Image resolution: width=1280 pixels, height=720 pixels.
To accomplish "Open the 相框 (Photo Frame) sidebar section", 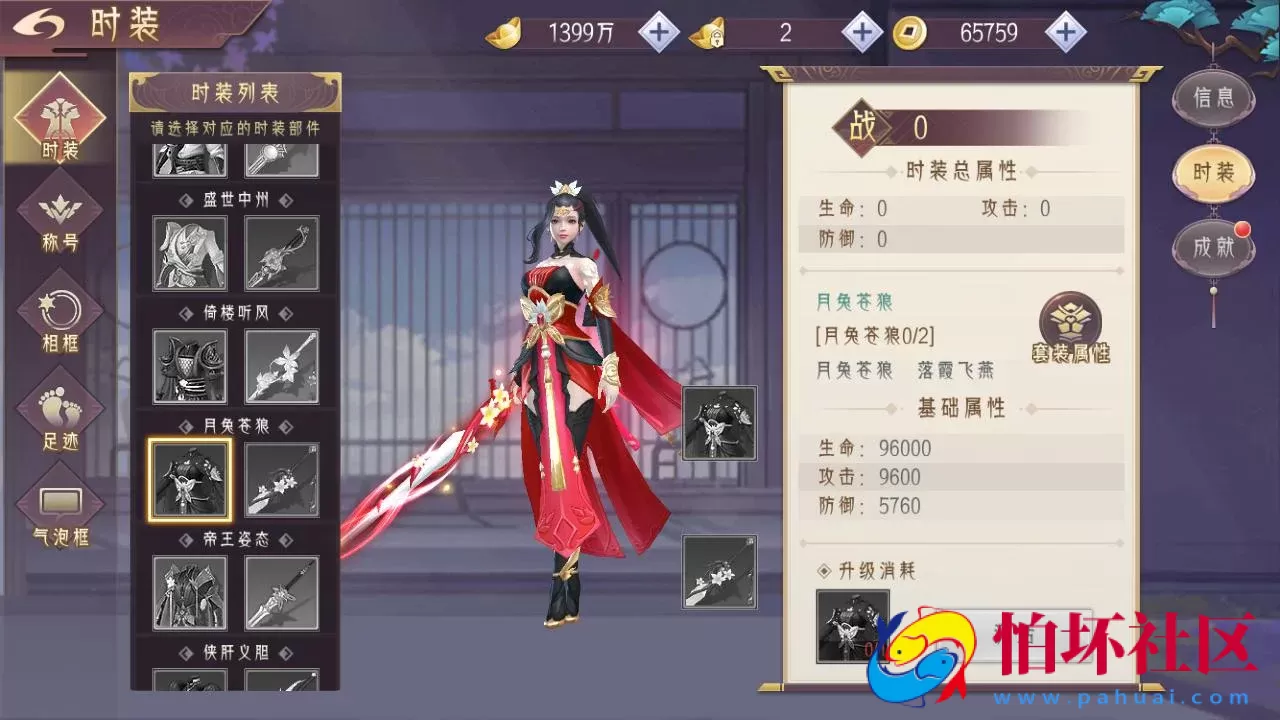I will (x=58, y=310).
